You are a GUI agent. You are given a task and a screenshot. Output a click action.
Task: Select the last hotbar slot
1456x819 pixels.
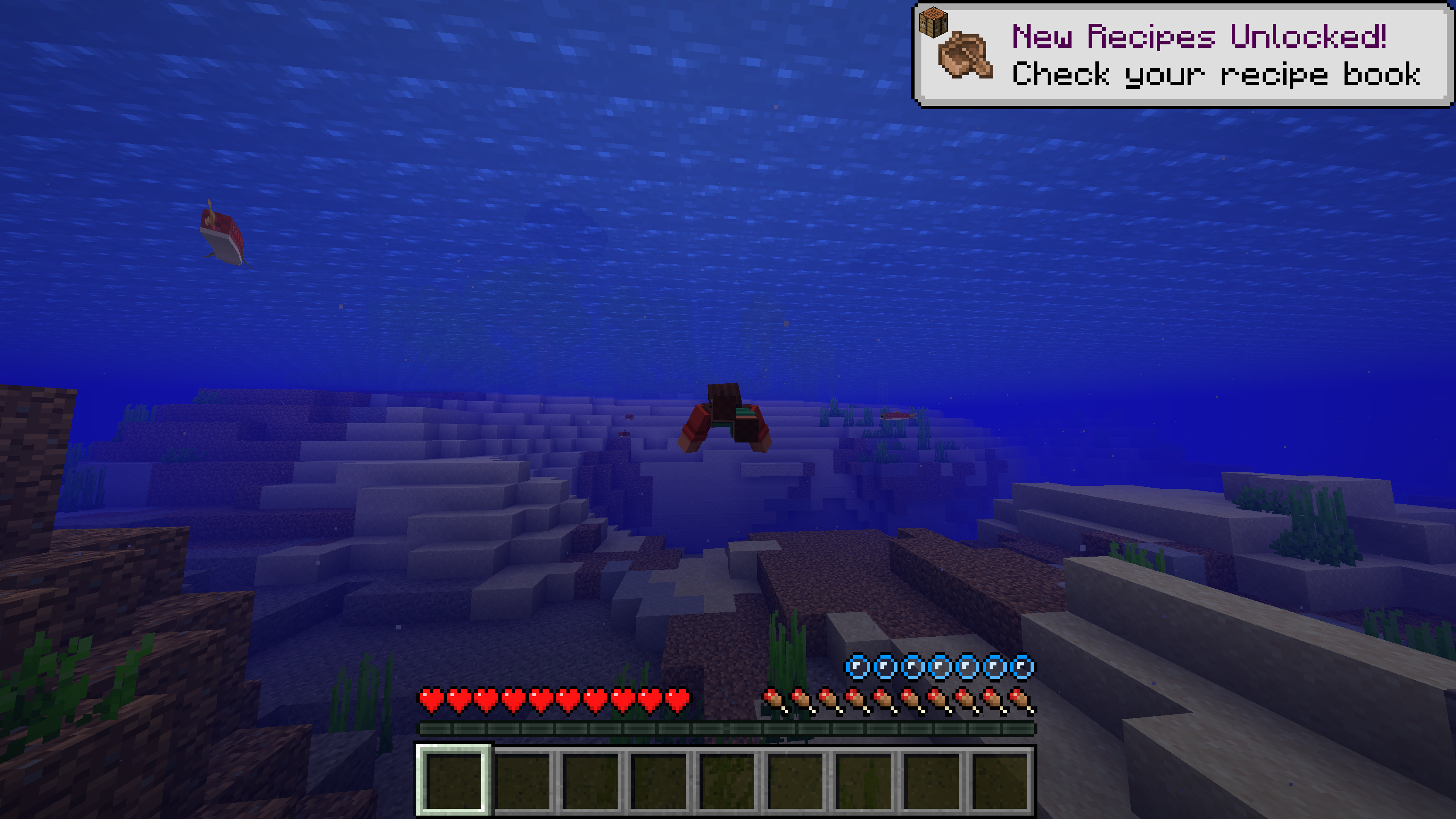(x=1002, y=781)
